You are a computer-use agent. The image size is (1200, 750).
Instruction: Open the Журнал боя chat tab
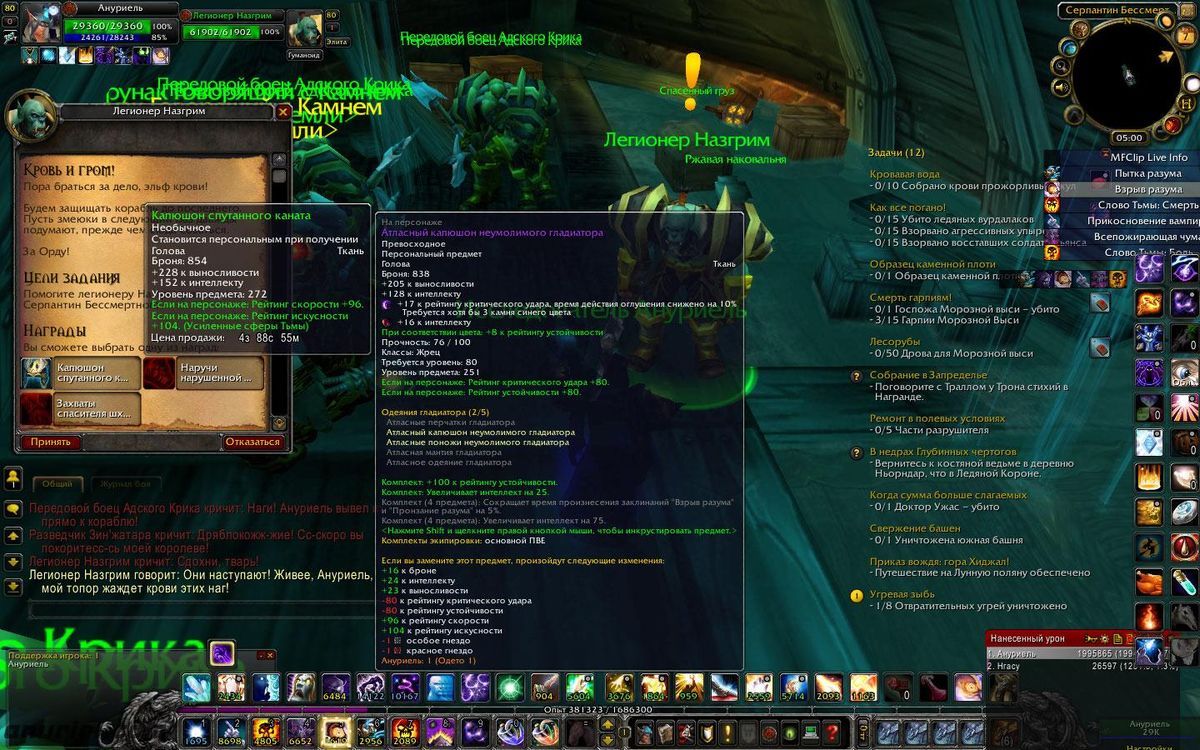click(x=122, y=484)
